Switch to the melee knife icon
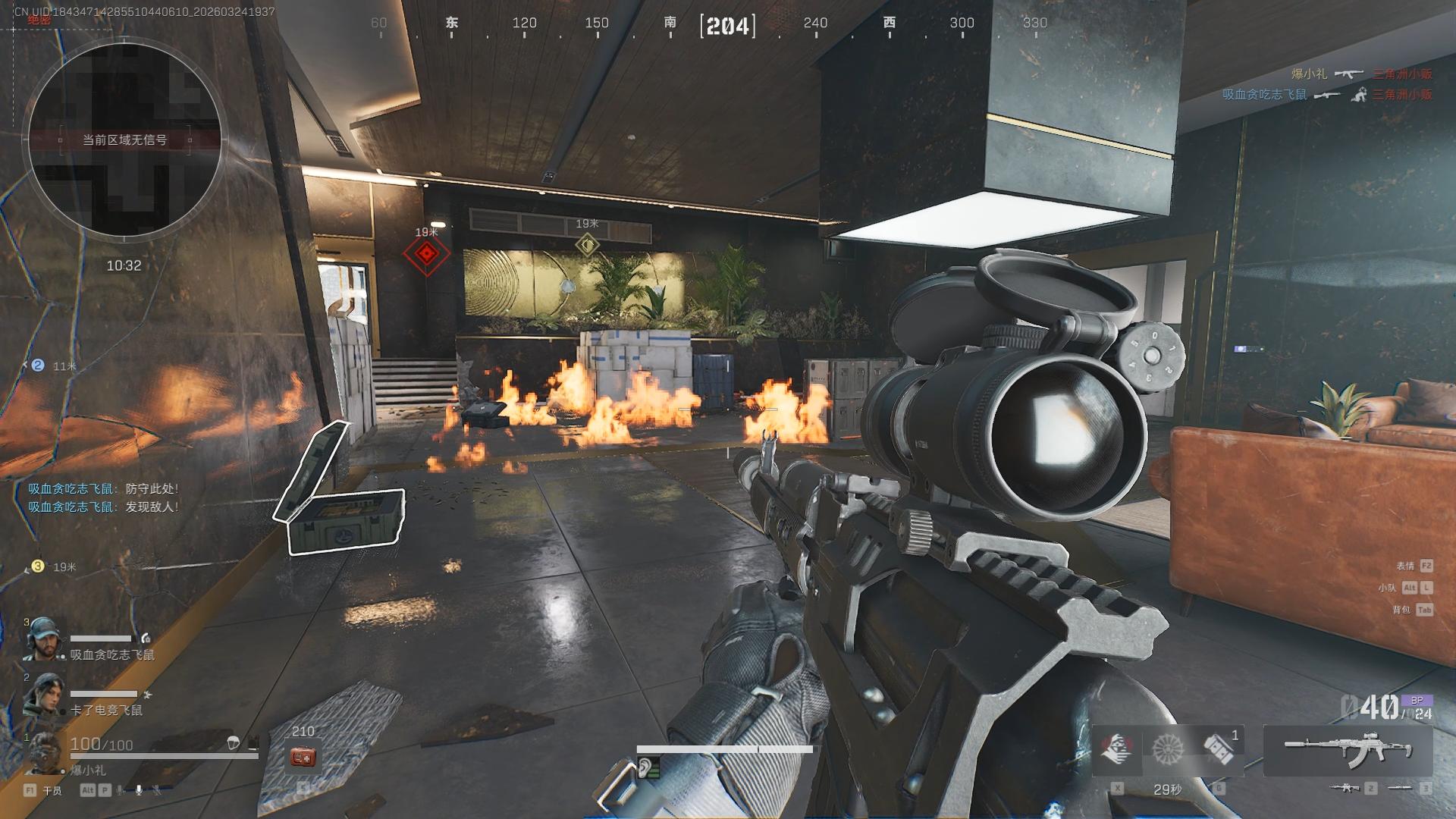This screenshot has width=1456, height=819. click(1399, 788)
